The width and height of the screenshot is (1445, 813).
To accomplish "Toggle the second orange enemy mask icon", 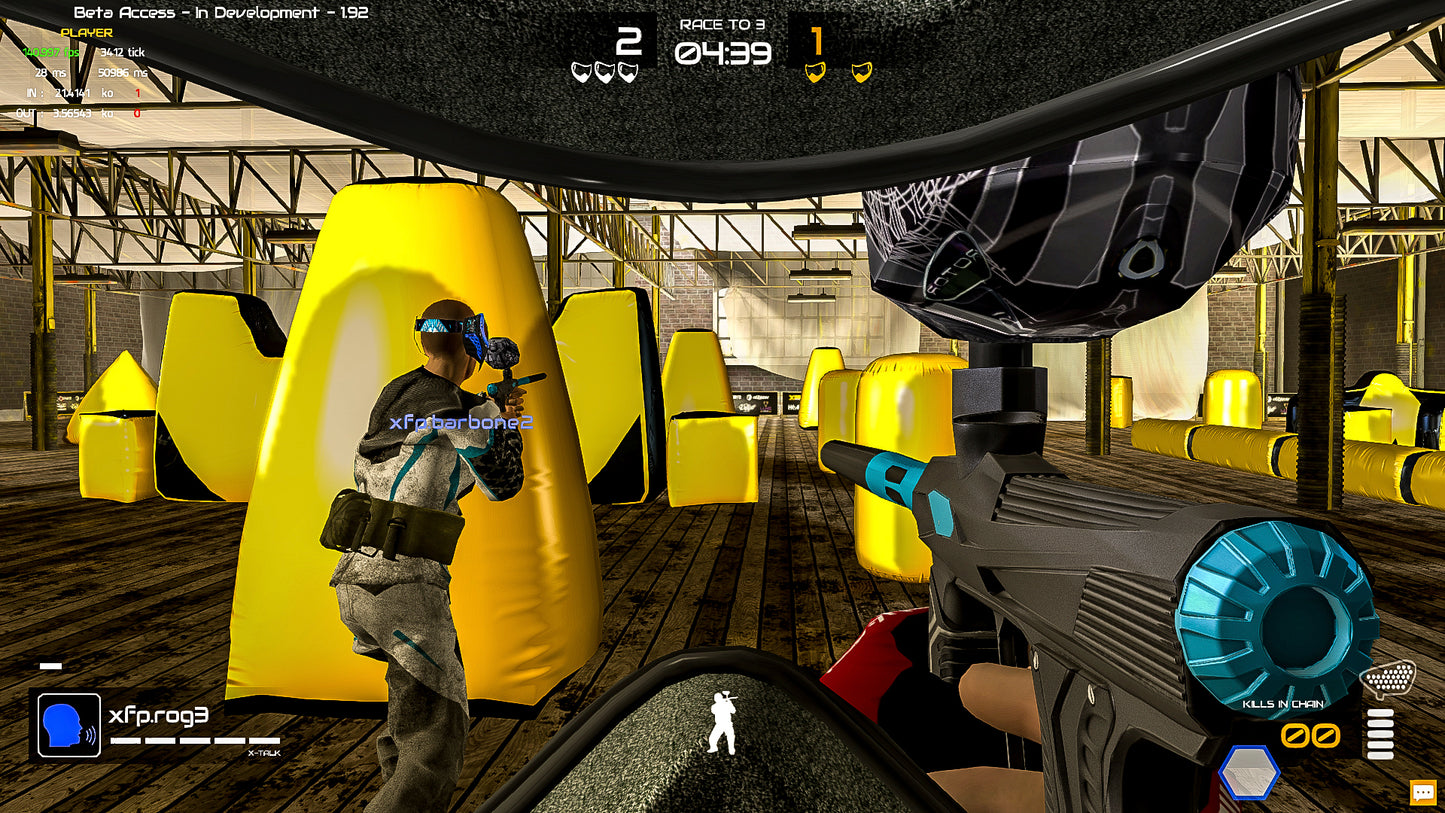I will click(x=862, y=72).
